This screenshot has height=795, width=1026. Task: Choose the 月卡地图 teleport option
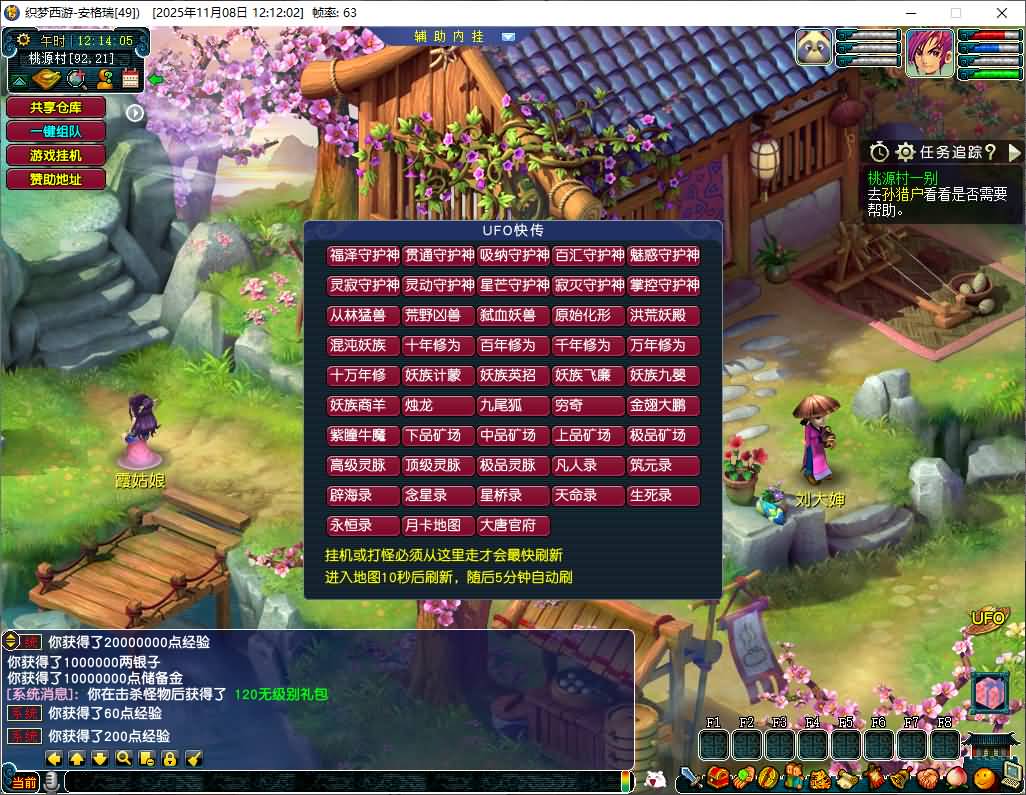coord(439,525)
